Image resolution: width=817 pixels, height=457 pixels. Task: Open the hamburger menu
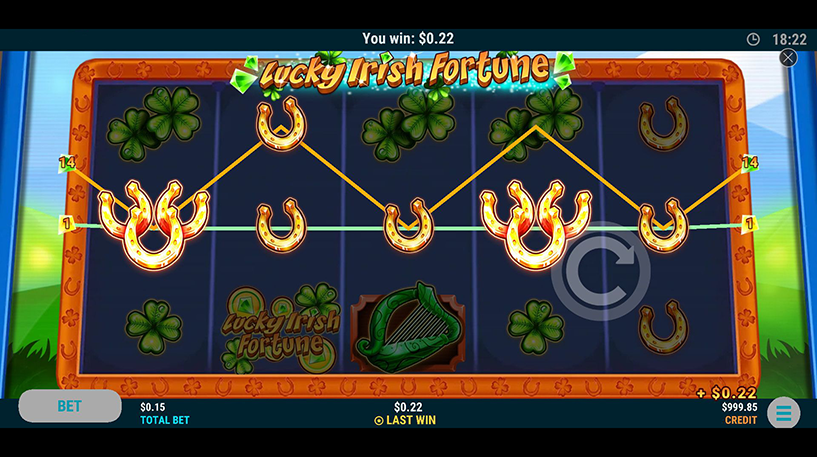coord(783,412)
